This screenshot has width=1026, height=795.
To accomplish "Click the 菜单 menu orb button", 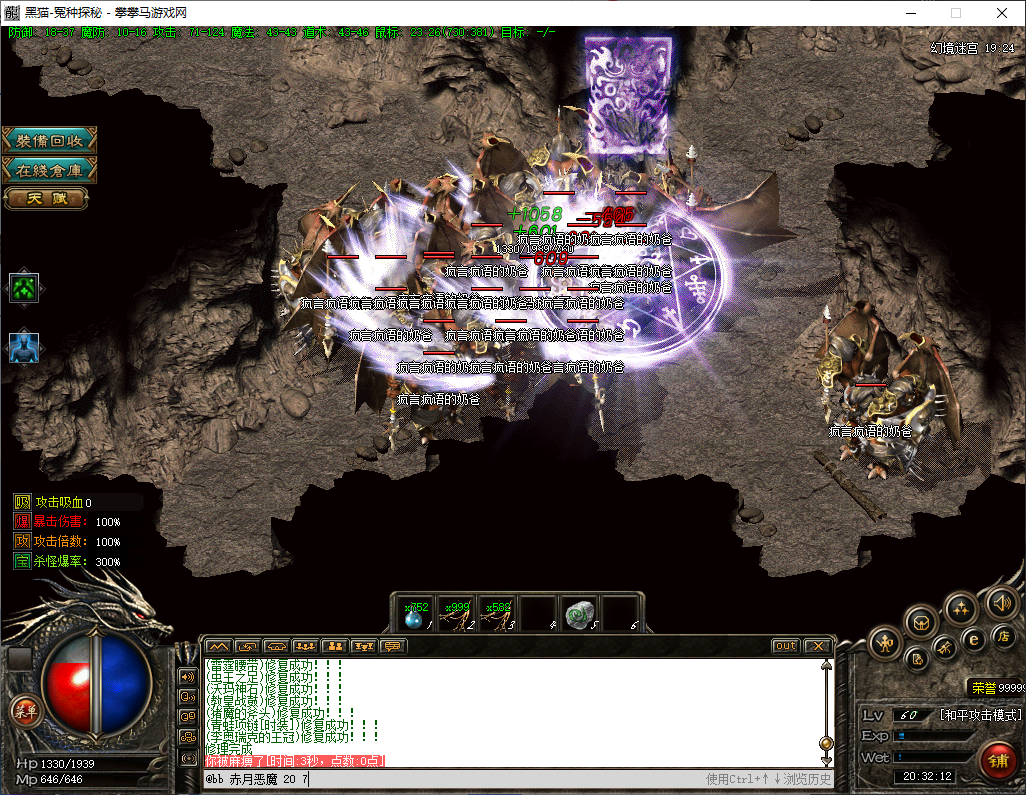I will pyautogui.click(x=23, y=711).
